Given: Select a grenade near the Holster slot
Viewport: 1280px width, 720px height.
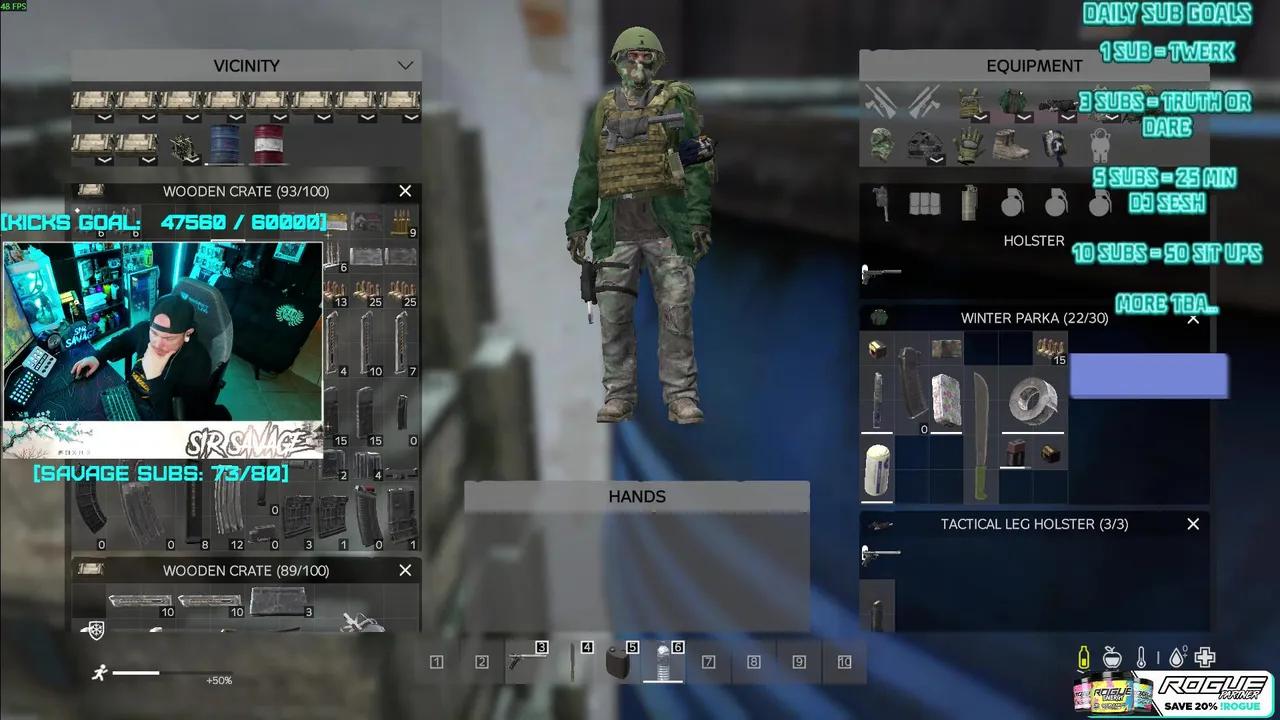Looking at the screenshot, I should 1014,203.
